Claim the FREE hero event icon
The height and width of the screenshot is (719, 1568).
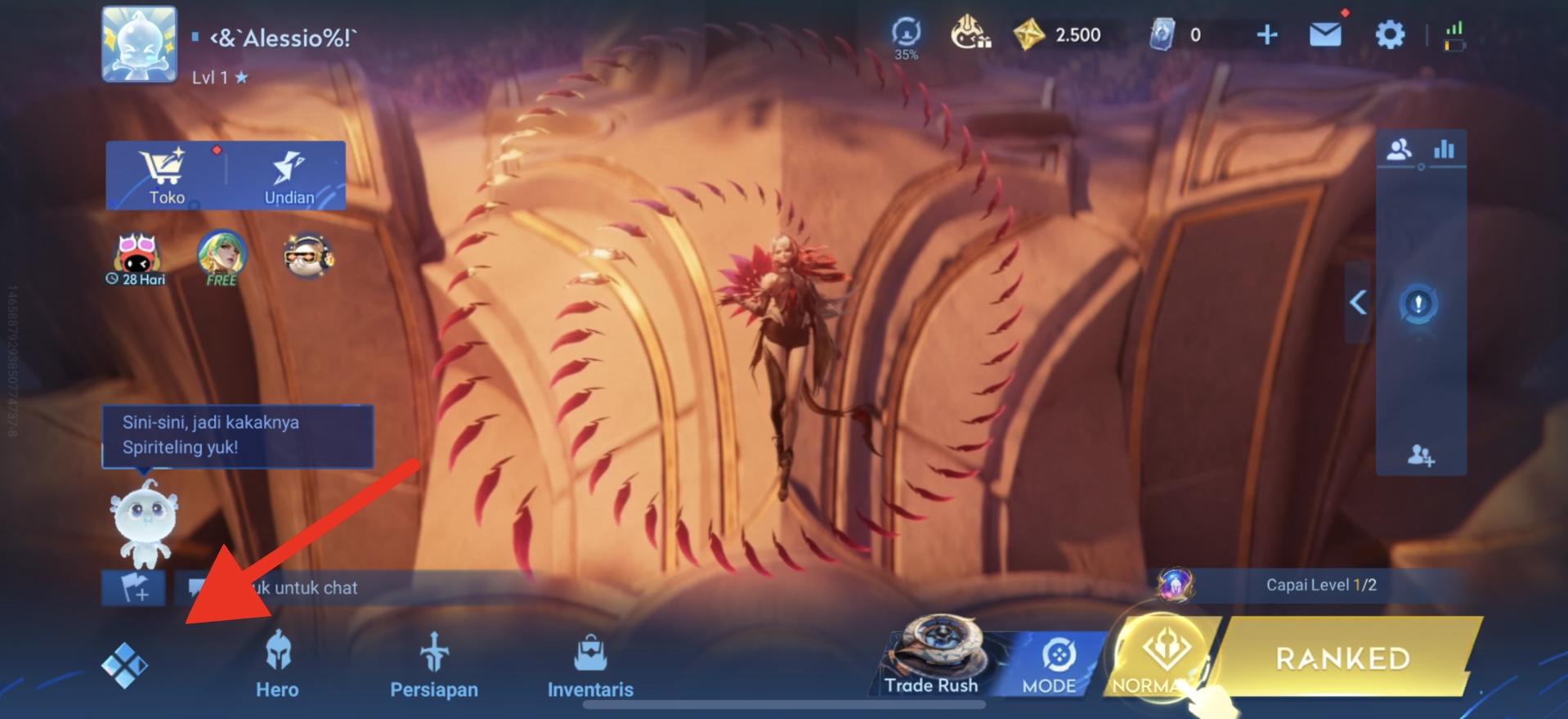click(x=222, y=257)
